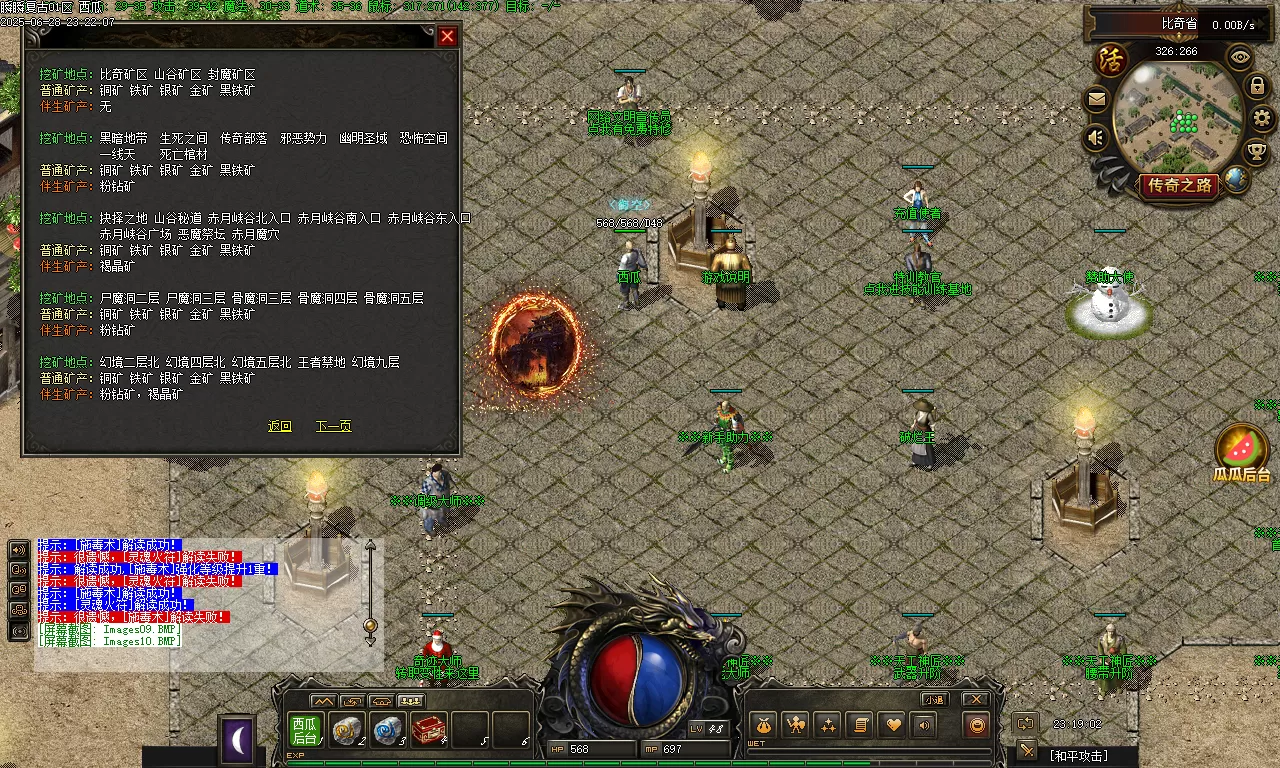The width and height of the screenshot is (1280, 768).
Task: Close the mining locations dialog
Action: click(x=447, y=36)
